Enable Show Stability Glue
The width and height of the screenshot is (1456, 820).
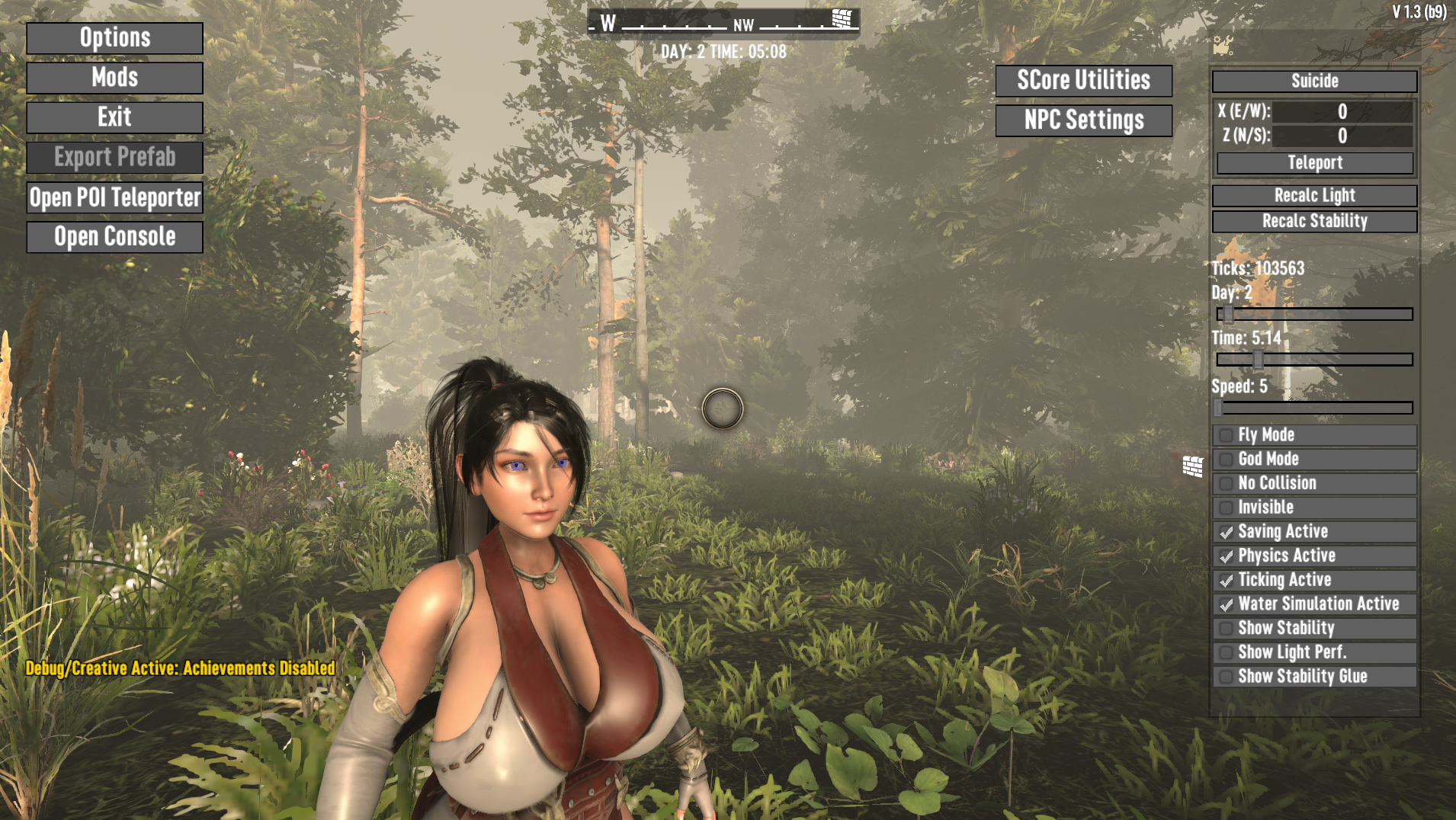coord(1227,677)
